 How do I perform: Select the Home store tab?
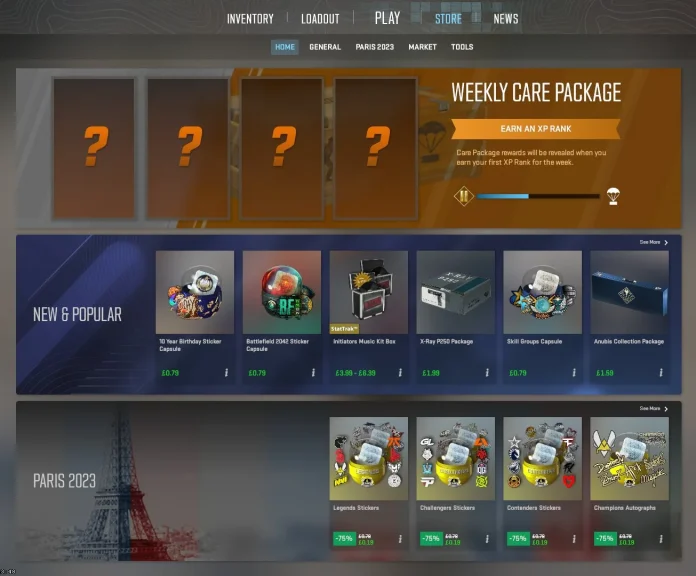pos(285,47)
